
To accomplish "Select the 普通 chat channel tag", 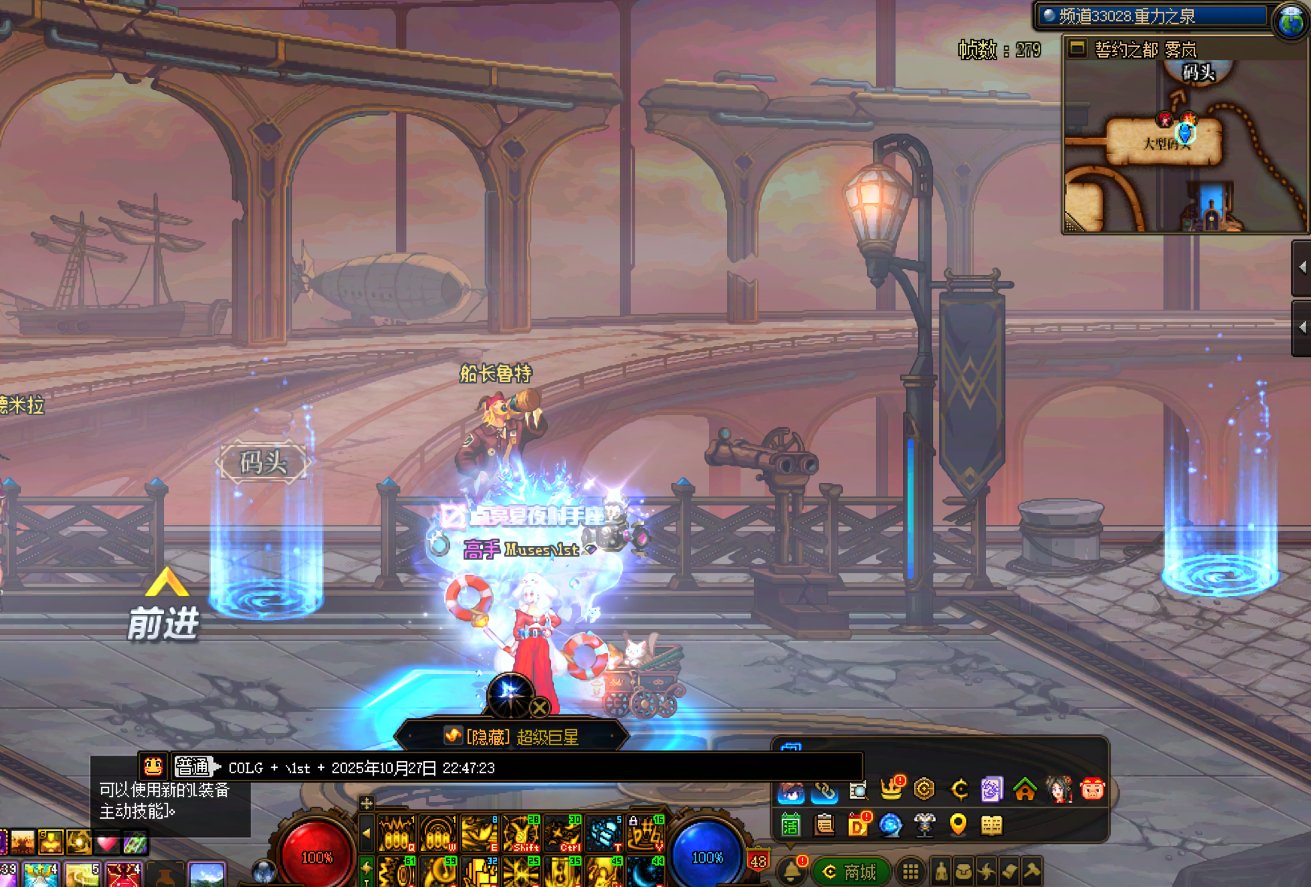I will tap(192, 767).
